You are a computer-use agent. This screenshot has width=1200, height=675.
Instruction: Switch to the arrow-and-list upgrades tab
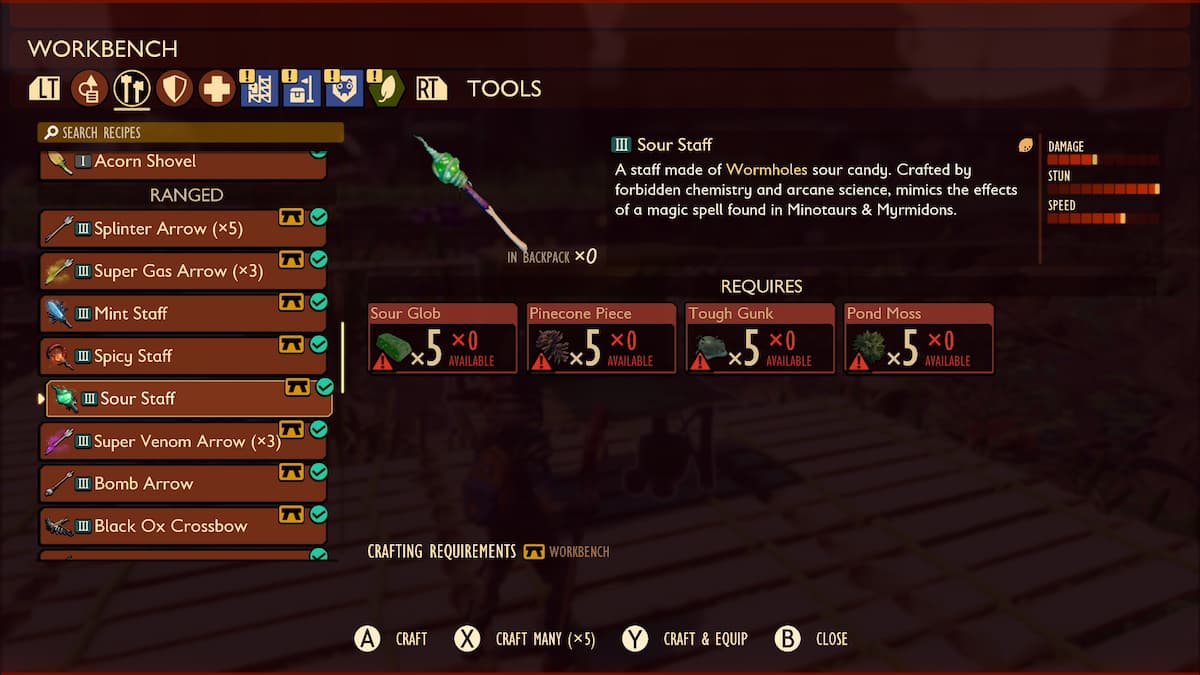click(90, 89)
